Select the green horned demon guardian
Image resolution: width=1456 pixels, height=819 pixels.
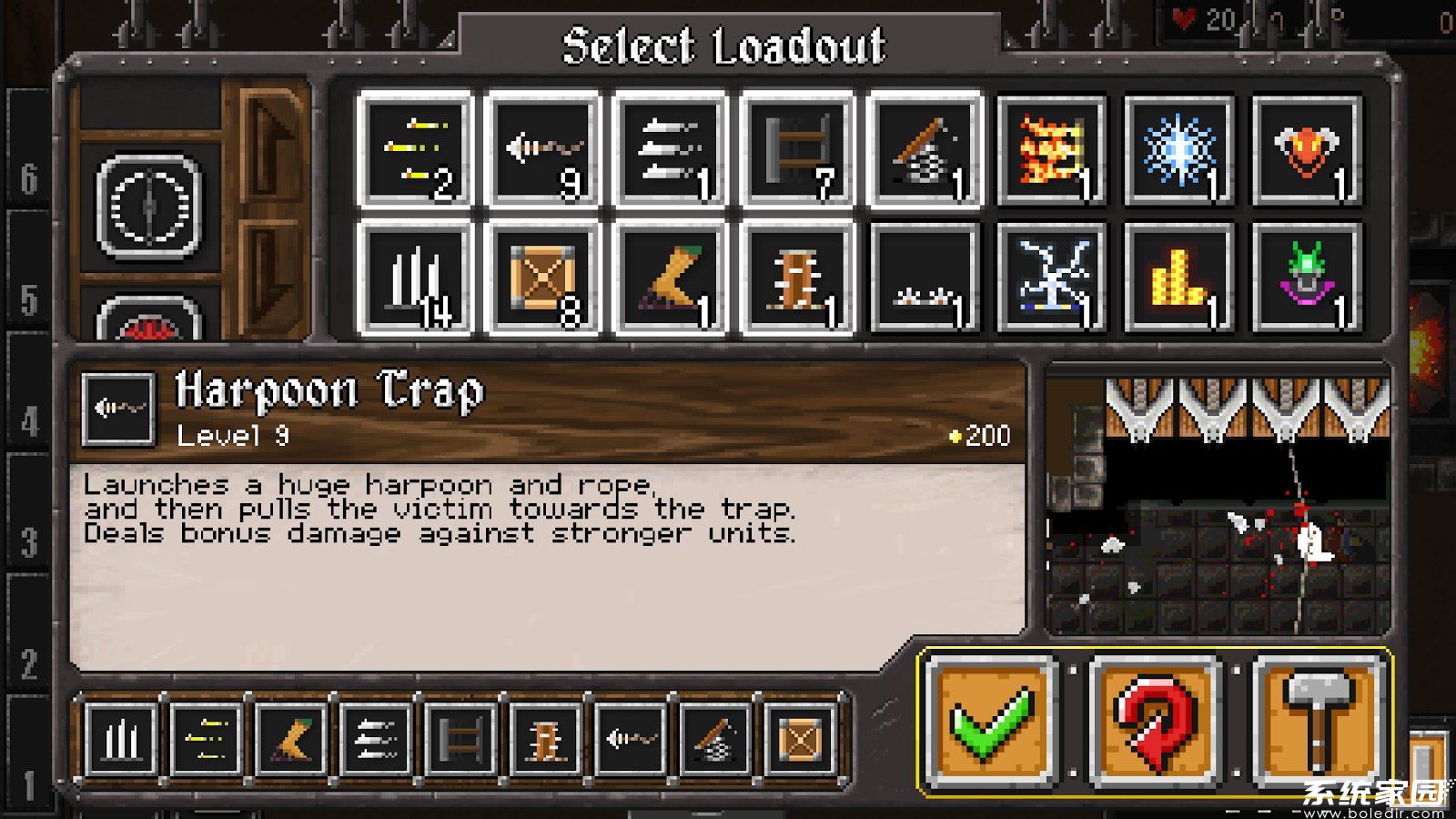pos(1308,278)
